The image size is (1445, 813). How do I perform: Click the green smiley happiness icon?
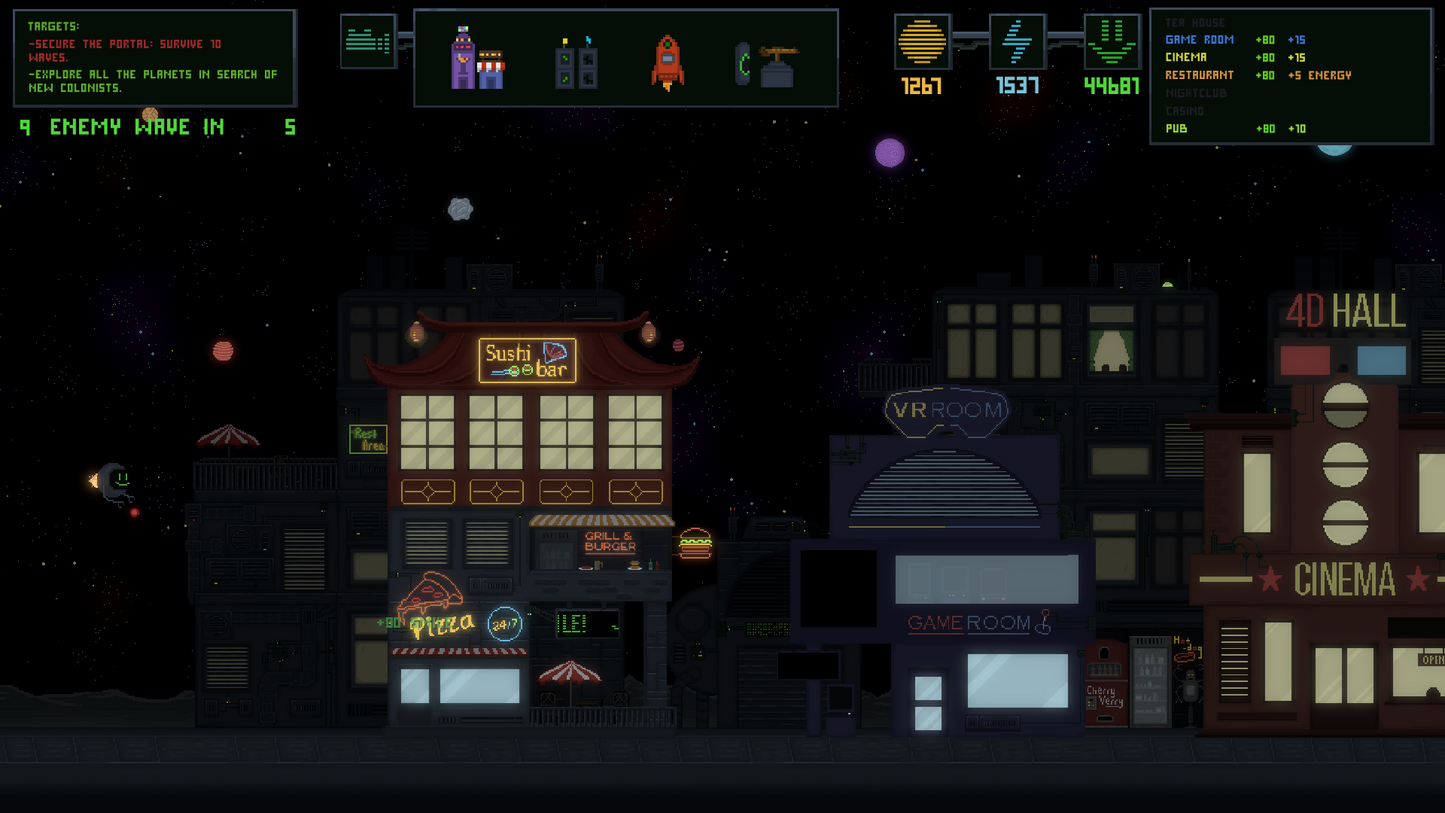1112,42
